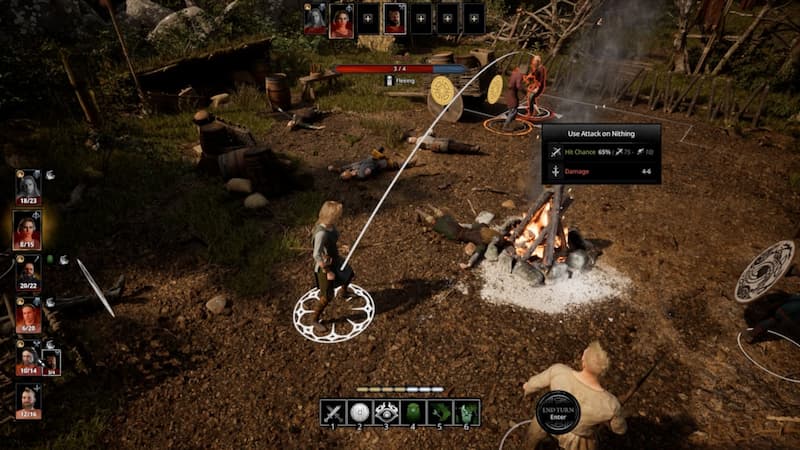Click the grey-haired portrait in the turn order

click(315, 18)
